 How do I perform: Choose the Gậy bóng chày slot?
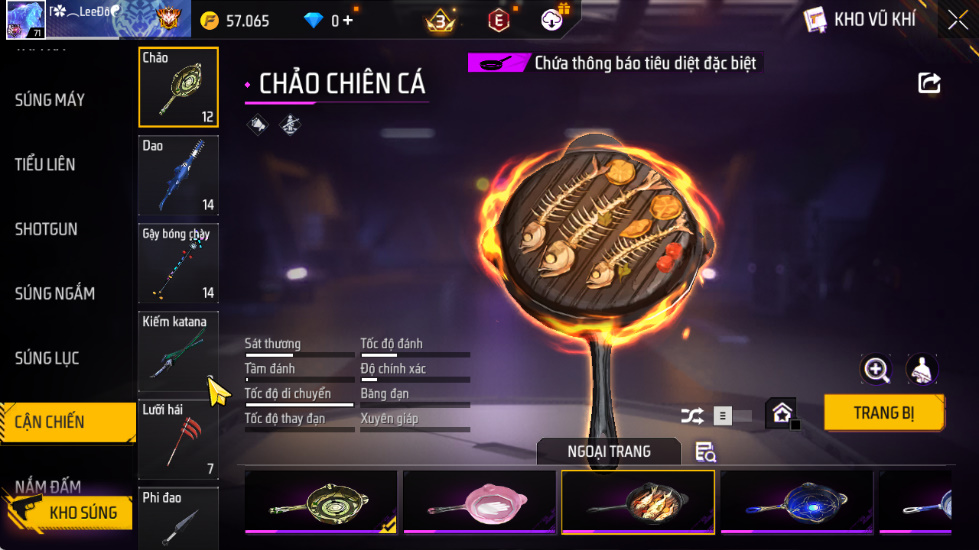178,263
